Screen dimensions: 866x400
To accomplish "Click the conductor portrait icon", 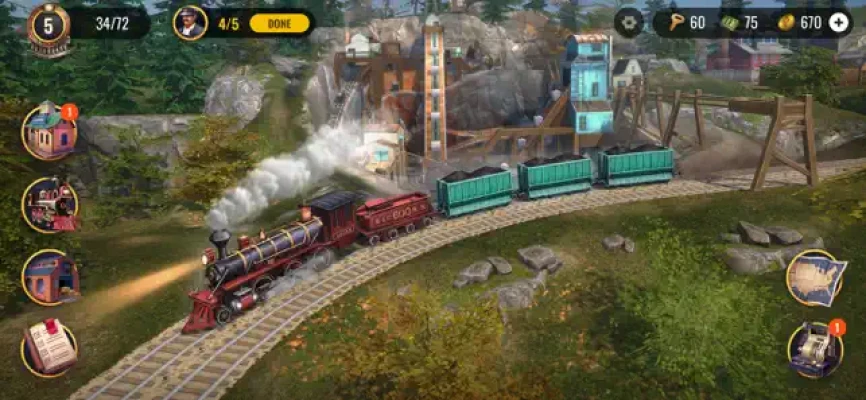I will (189, 23).
